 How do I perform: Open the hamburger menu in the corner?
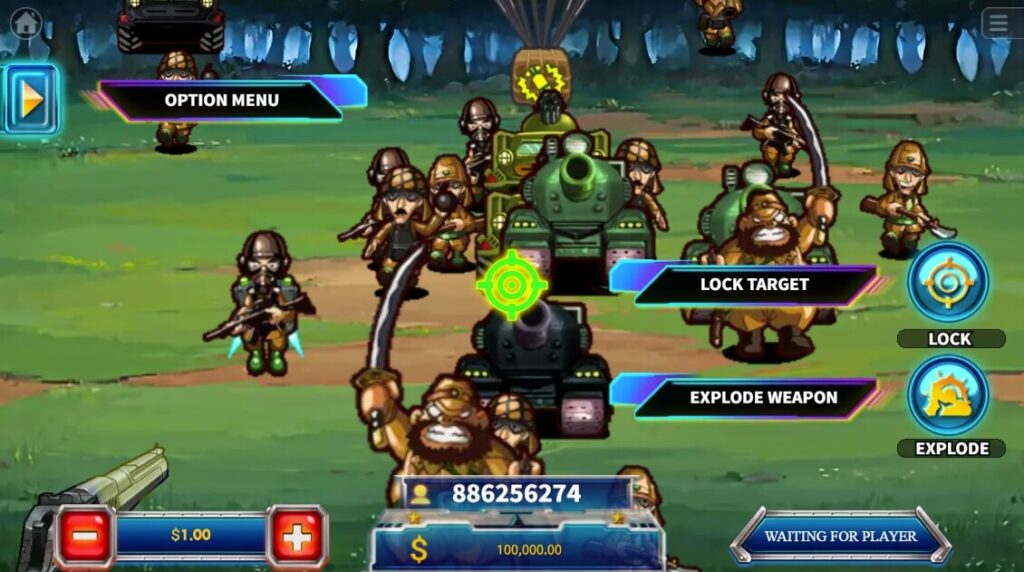1000,23
